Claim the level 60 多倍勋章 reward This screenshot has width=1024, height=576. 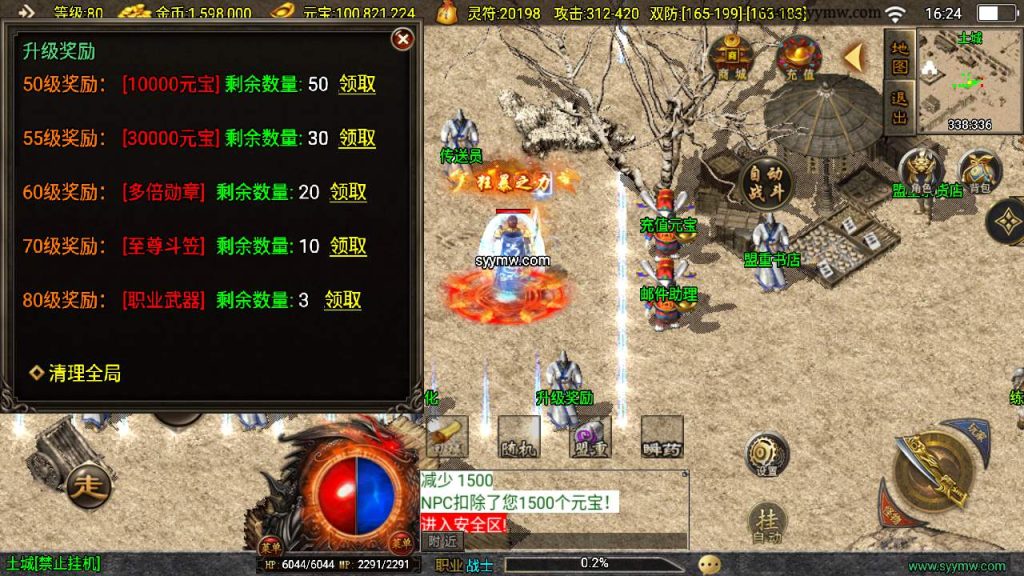pyautogui.click(x=348, y=192)
